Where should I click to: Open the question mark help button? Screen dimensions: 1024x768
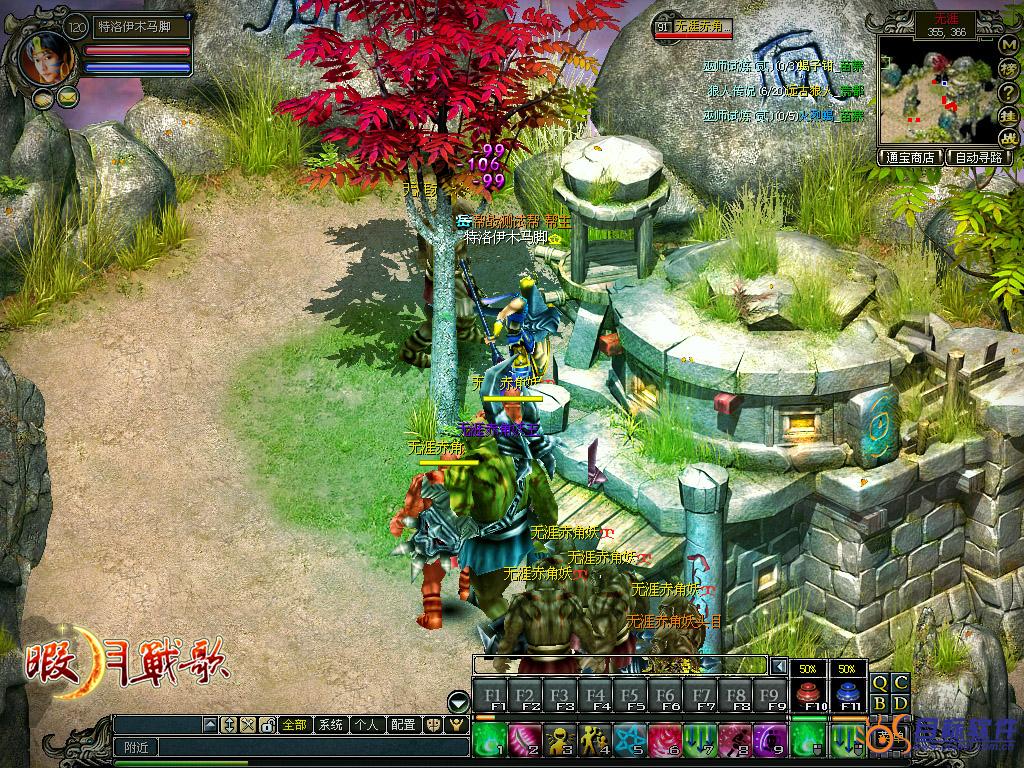1007,92
